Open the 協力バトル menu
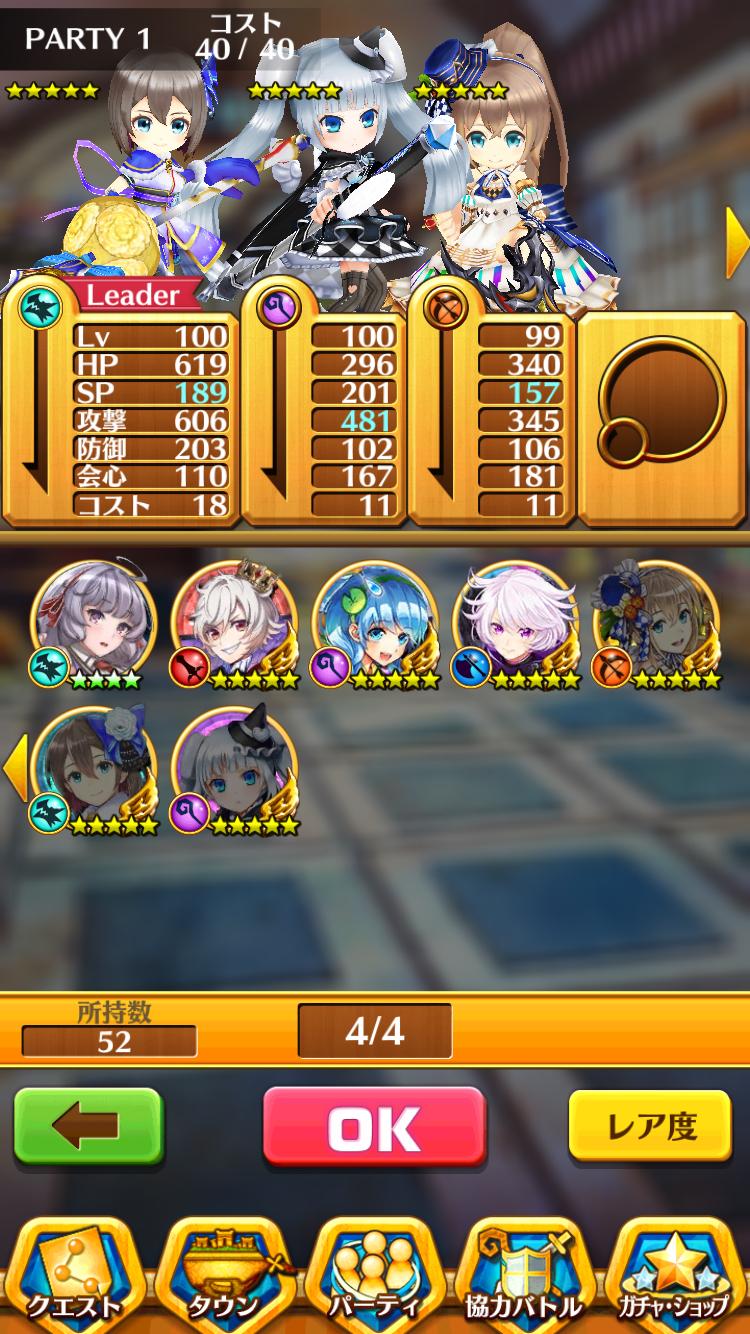This screenshot has height=1334, width=750. click(x=524, y=1275)
